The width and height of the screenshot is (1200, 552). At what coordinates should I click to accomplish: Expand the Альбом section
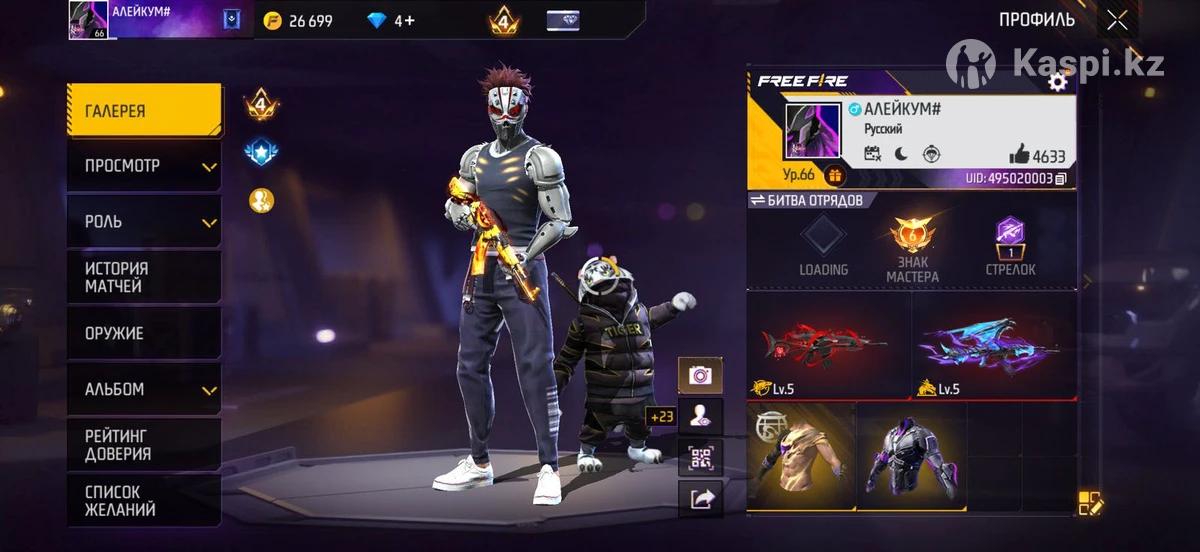[144, 389]
